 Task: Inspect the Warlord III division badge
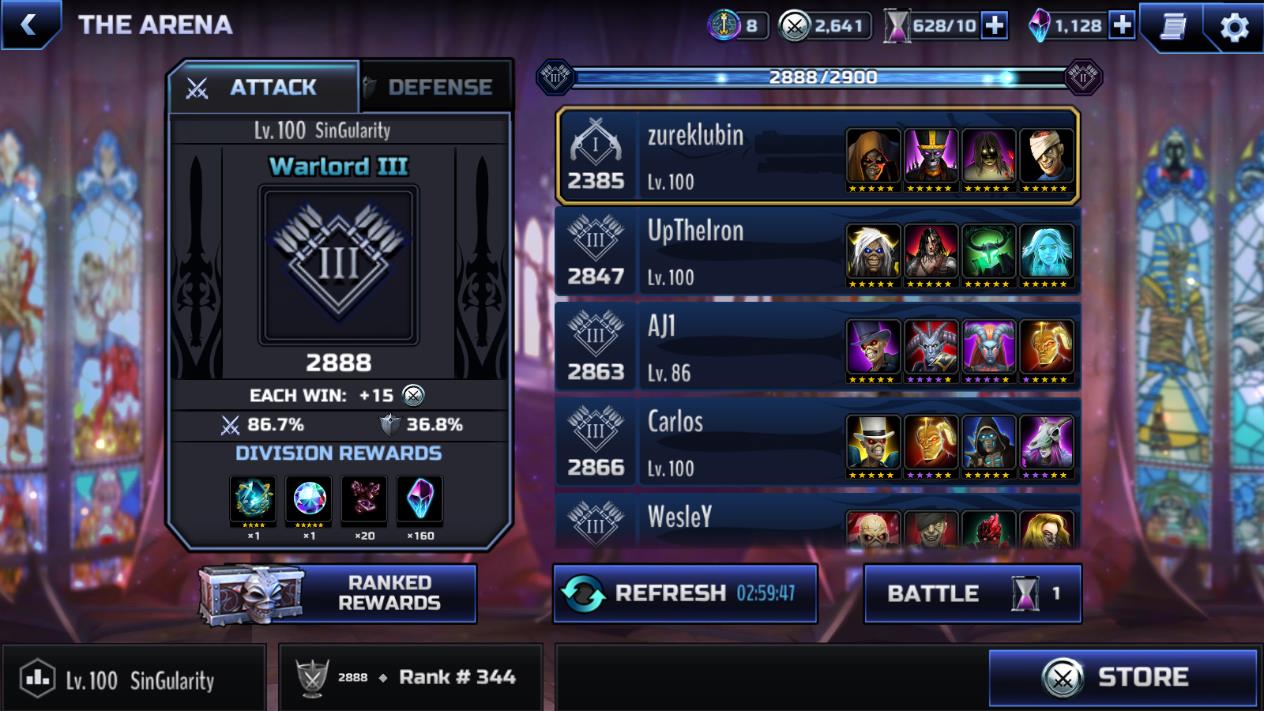click(338, 264)
